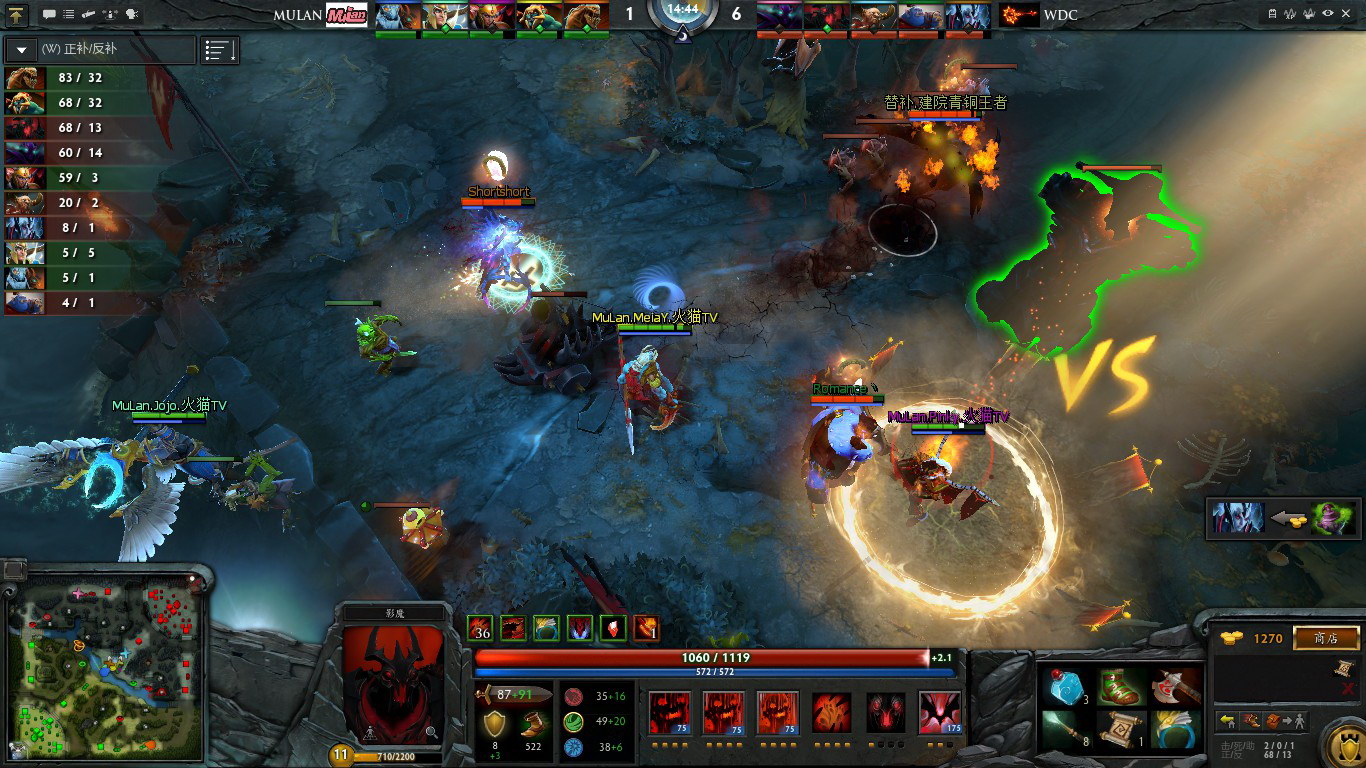
Task: Select the Naga Siren portrait in top bar
Action: coord(399,16)
